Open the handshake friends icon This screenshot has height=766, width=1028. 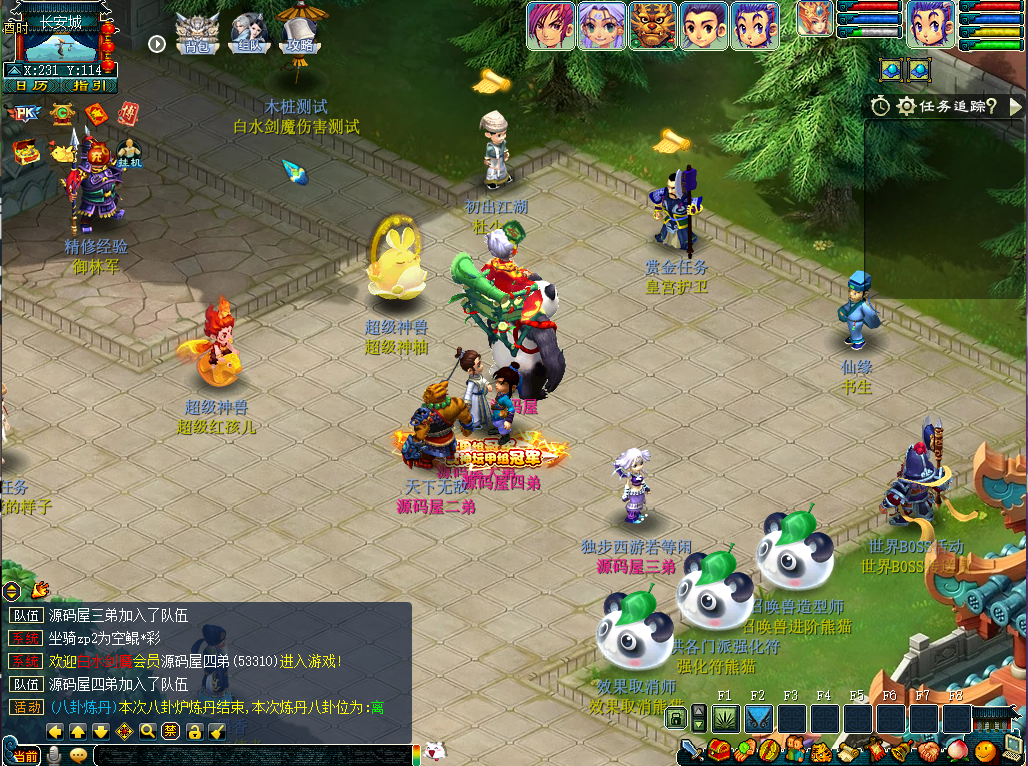(929, 750)
